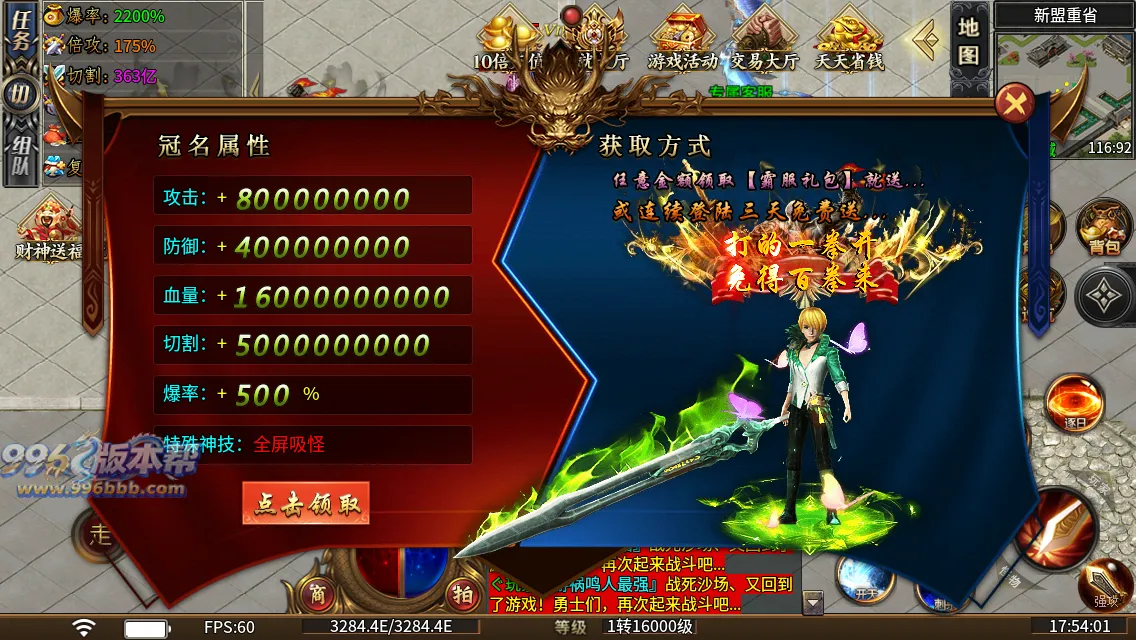Screen dimensions: 1136x640
Task: Activate the 开天 skill icon
Action: click(x=865, y=578)
